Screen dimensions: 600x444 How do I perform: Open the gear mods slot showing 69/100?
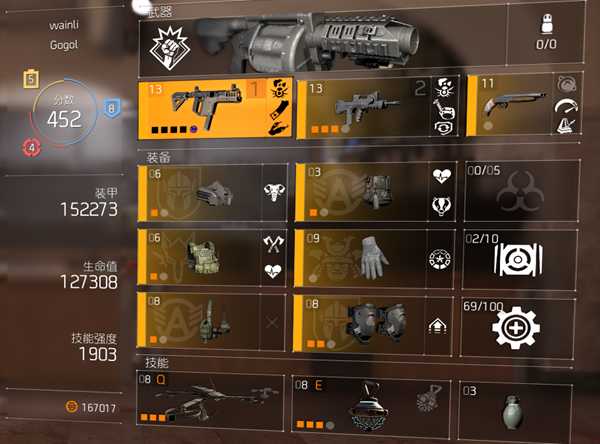[x=519, y=320]
